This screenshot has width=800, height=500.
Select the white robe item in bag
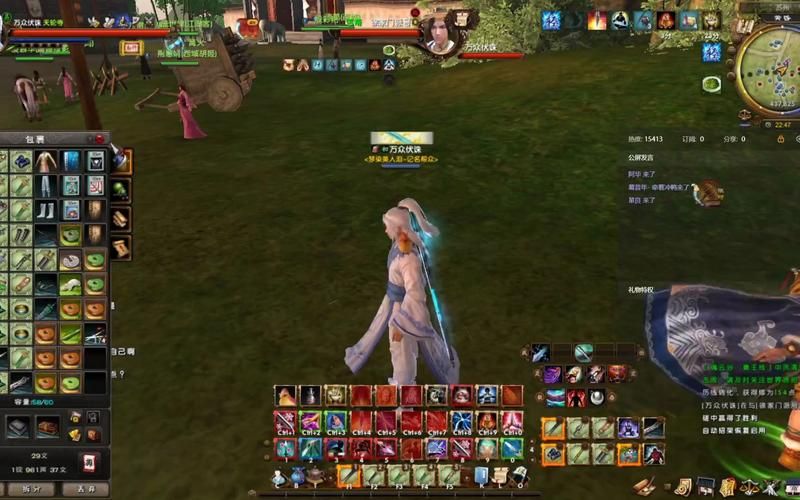pos(45,161)
